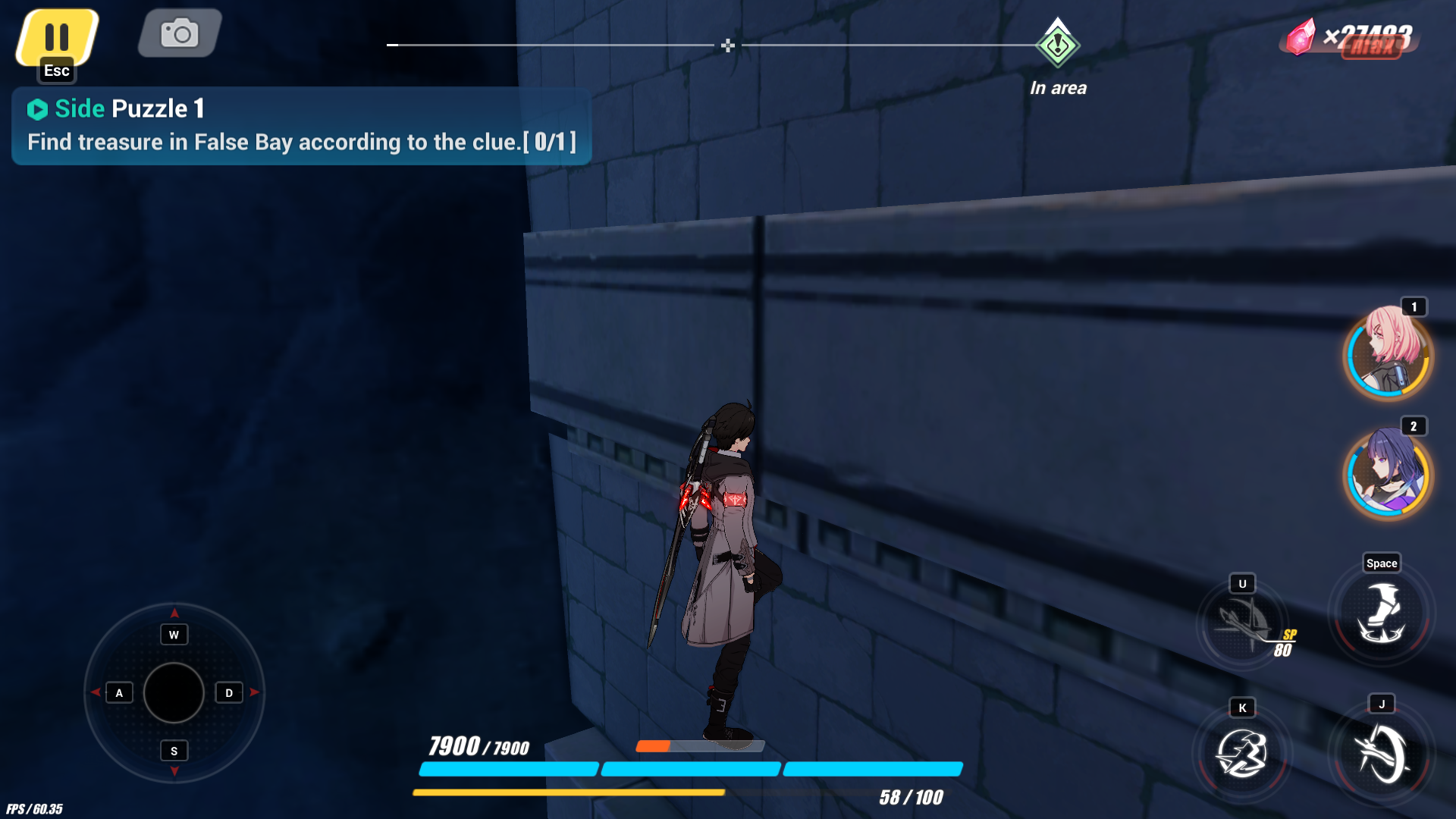Image resolution: width=1456 pixels, height=819 pixels.
Task: Select the Side quest tab label
Action: point(80,108)
